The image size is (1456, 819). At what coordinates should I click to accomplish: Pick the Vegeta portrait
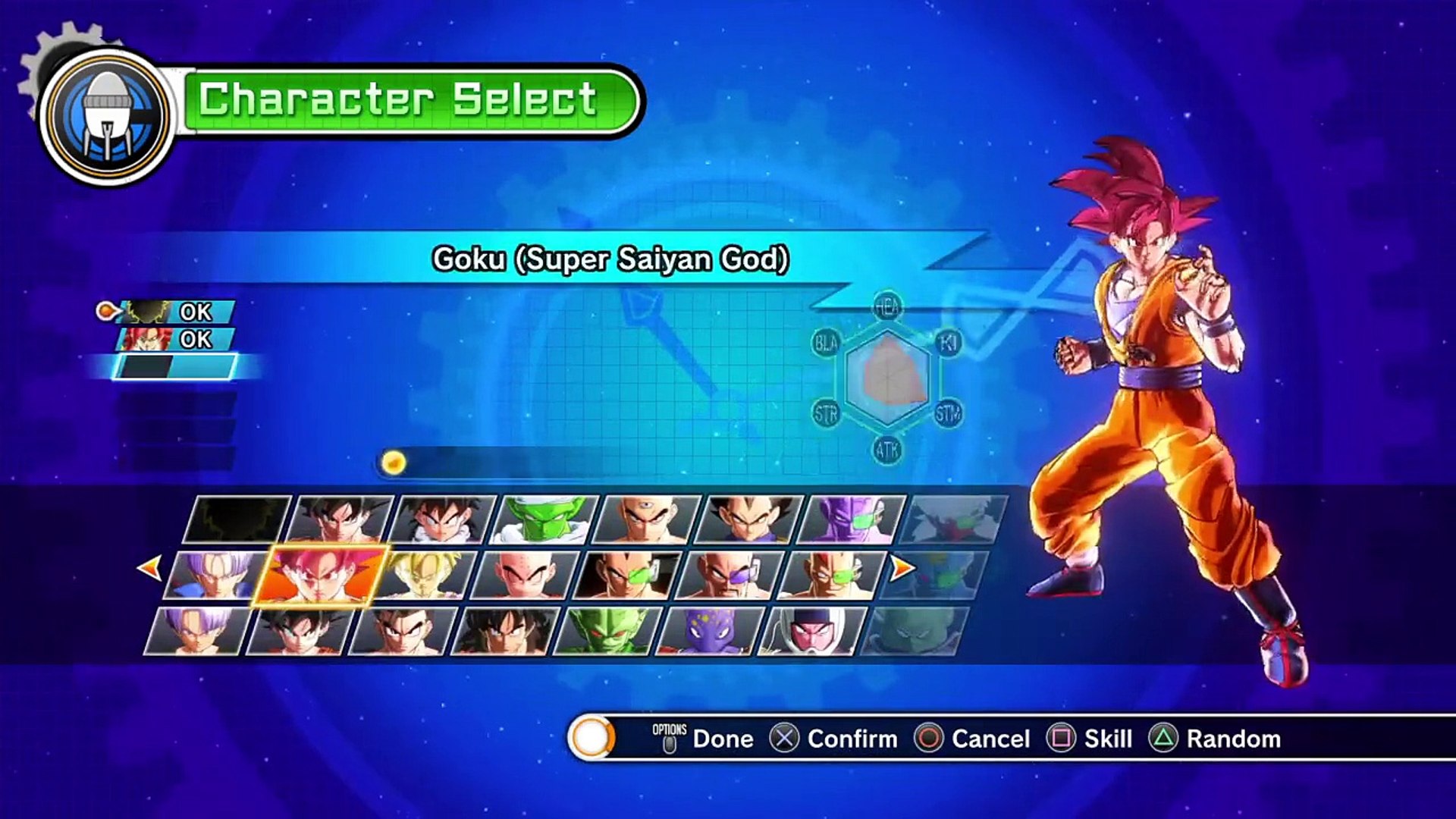pyautogui.click(x=748, y=520)
